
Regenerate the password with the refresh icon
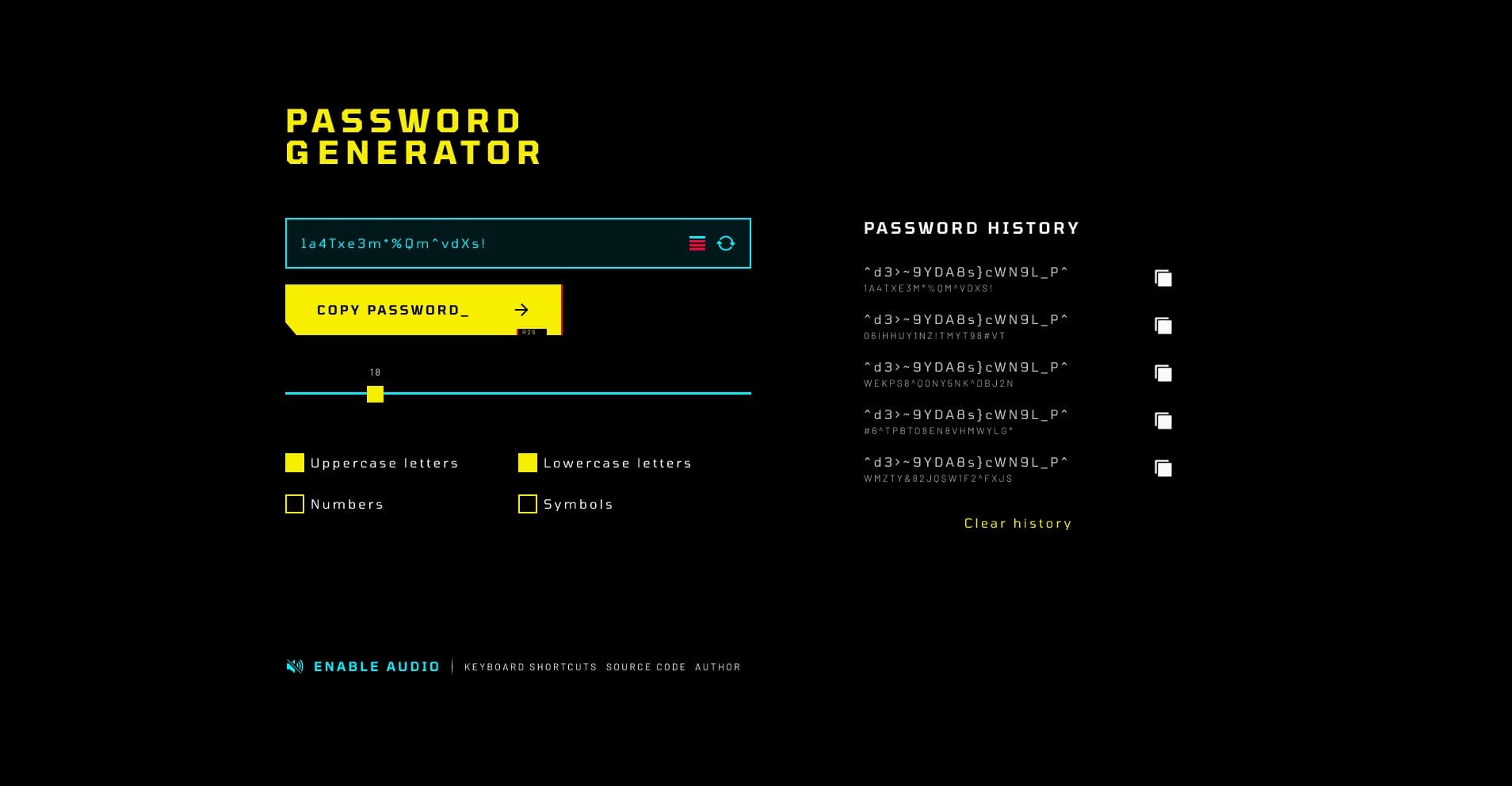(x=726, y=243)
